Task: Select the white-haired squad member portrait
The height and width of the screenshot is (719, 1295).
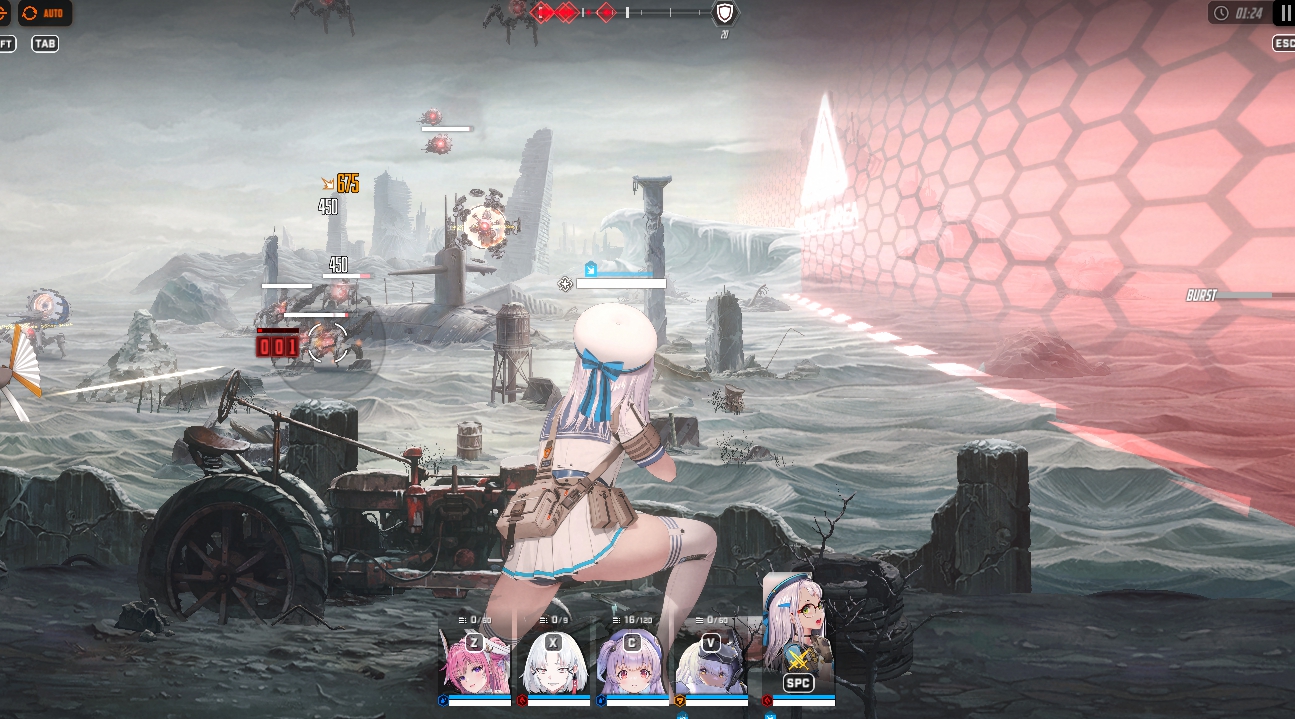Action: click(x=555, y=663)
